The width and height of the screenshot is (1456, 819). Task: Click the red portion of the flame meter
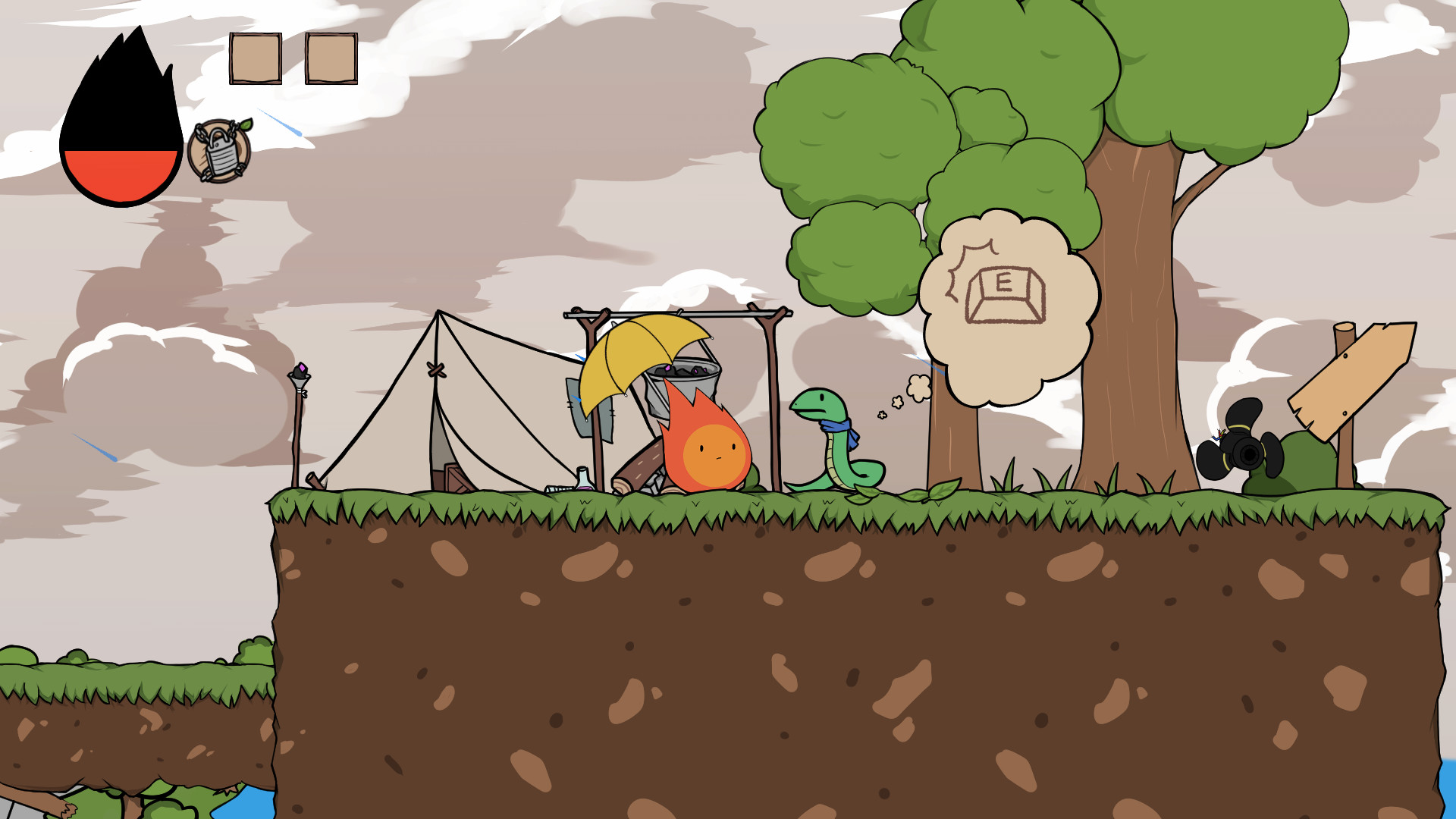[121, 174]
